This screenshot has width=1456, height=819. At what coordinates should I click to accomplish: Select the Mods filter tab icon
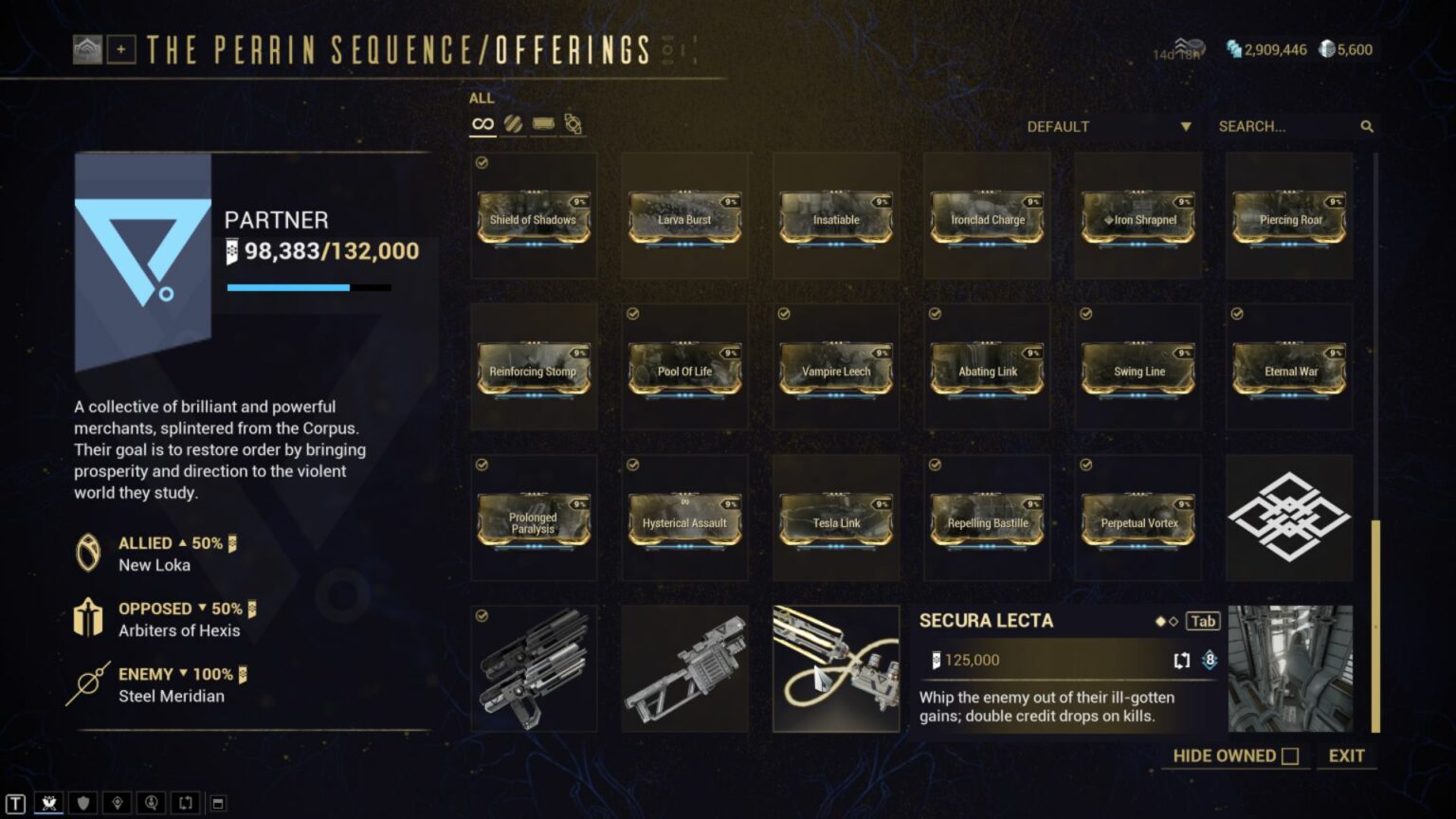[513, 122]
